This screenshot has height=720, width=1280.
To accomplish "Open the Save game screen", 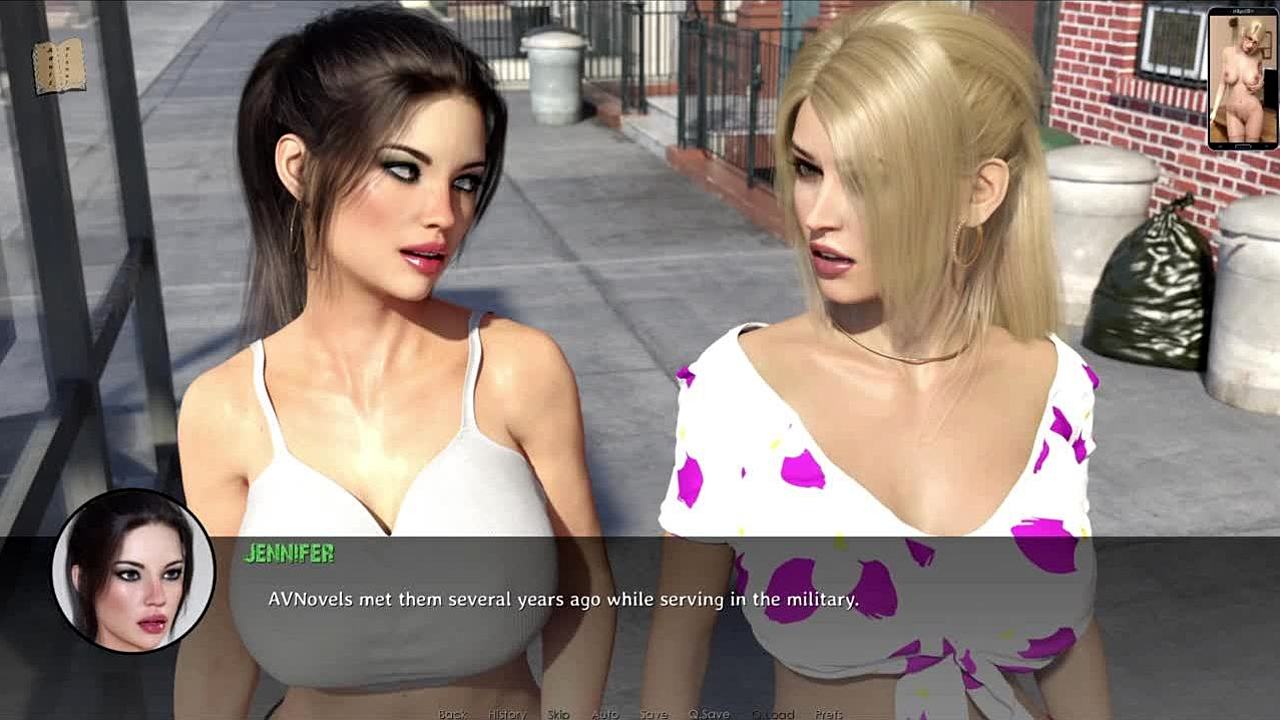I will pos(654,714).
